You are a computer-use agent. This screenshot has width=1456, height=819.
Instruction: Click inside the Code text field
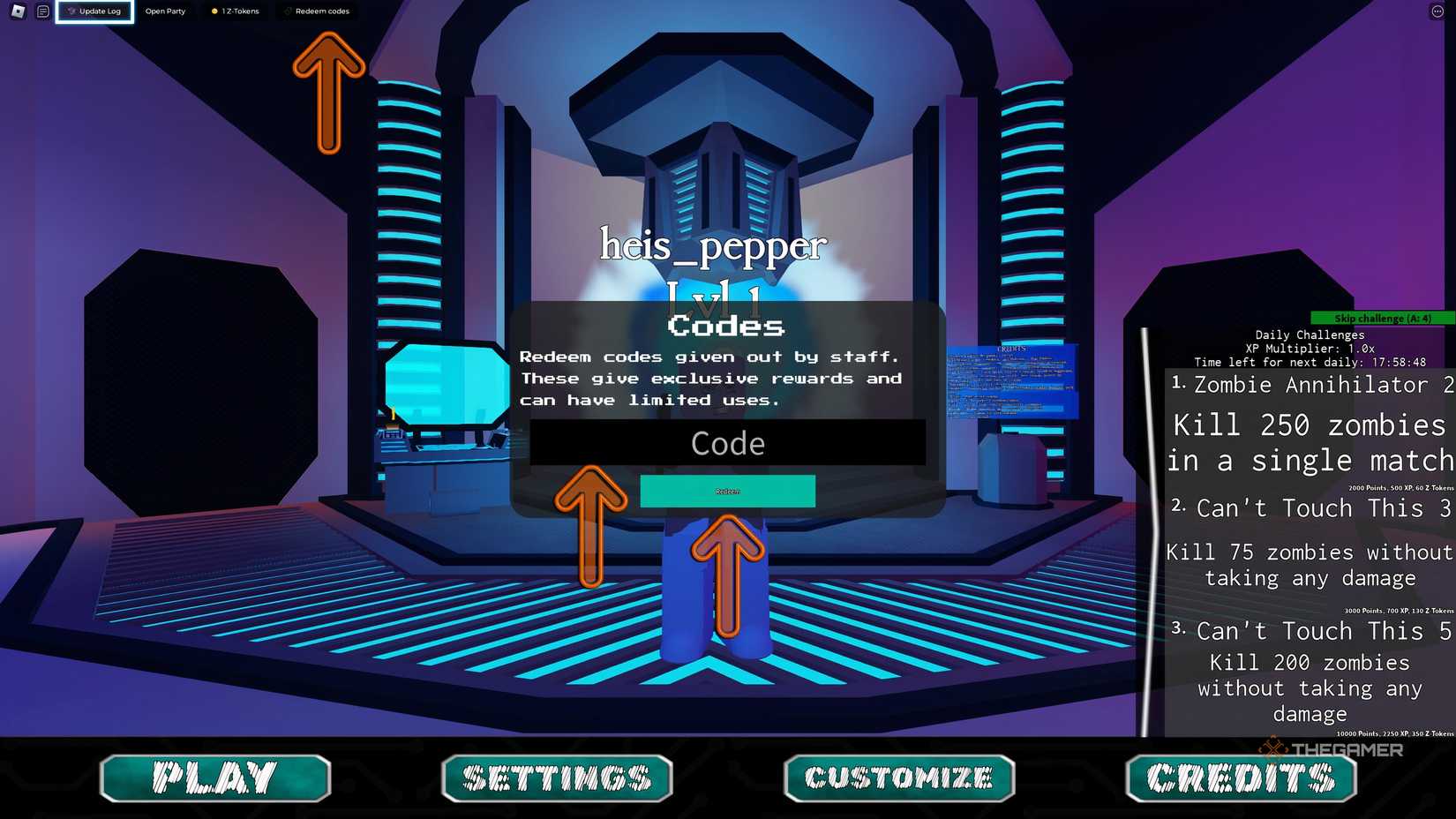pyautogui.click(x=726, y=444)
